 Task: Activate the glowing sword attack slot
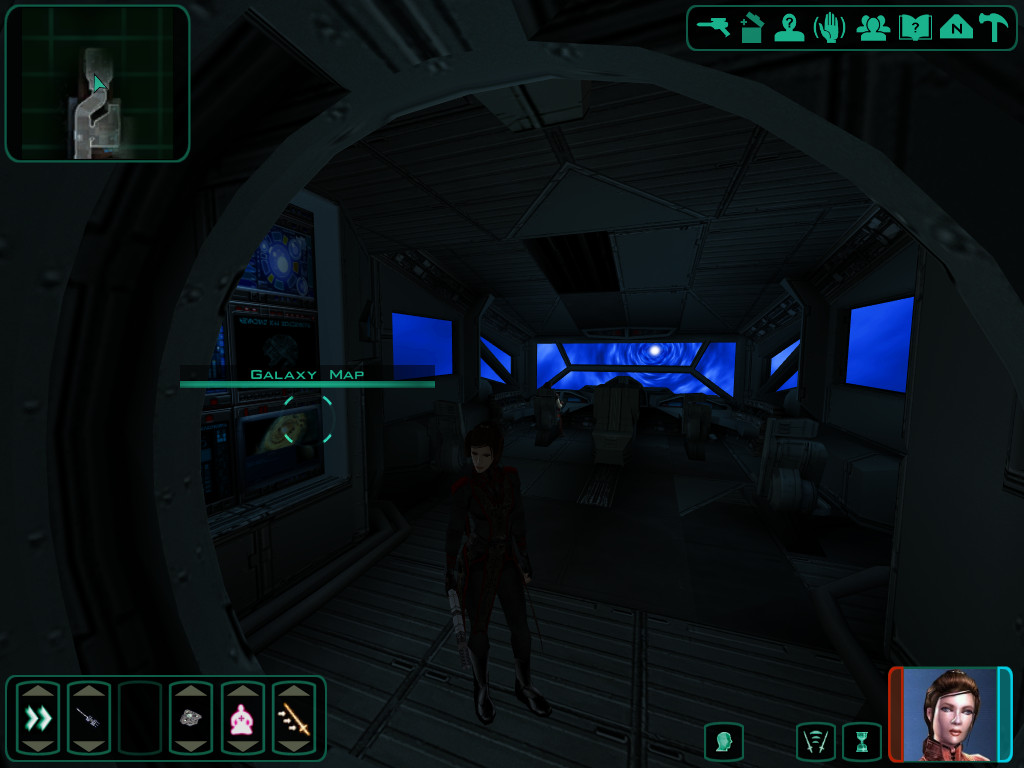[294, 718]
